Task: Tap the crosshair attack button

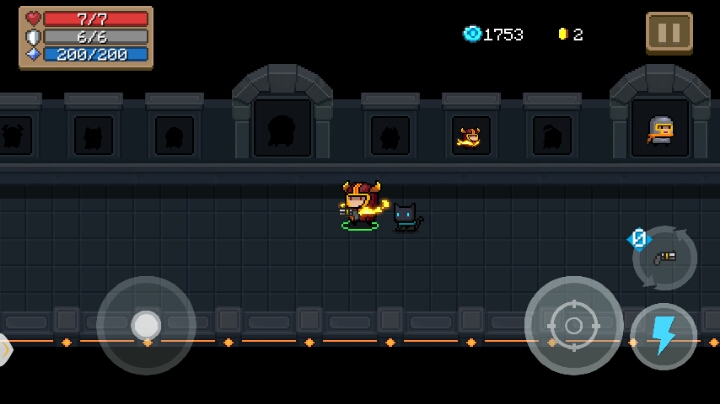Action: coord(573,326)
